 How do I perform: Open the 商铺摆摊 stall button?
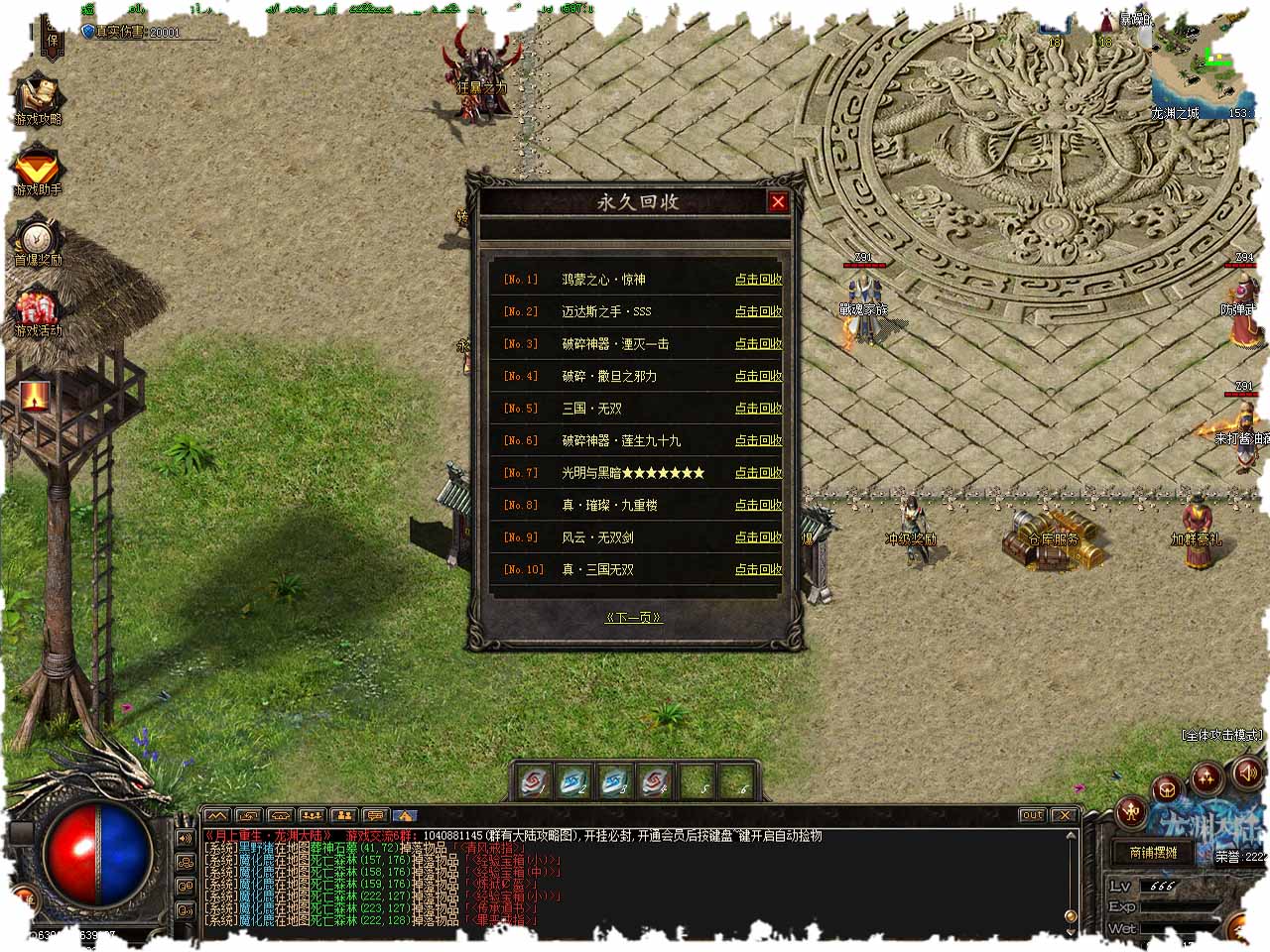pyautogui.click(x=1153, y=853)
